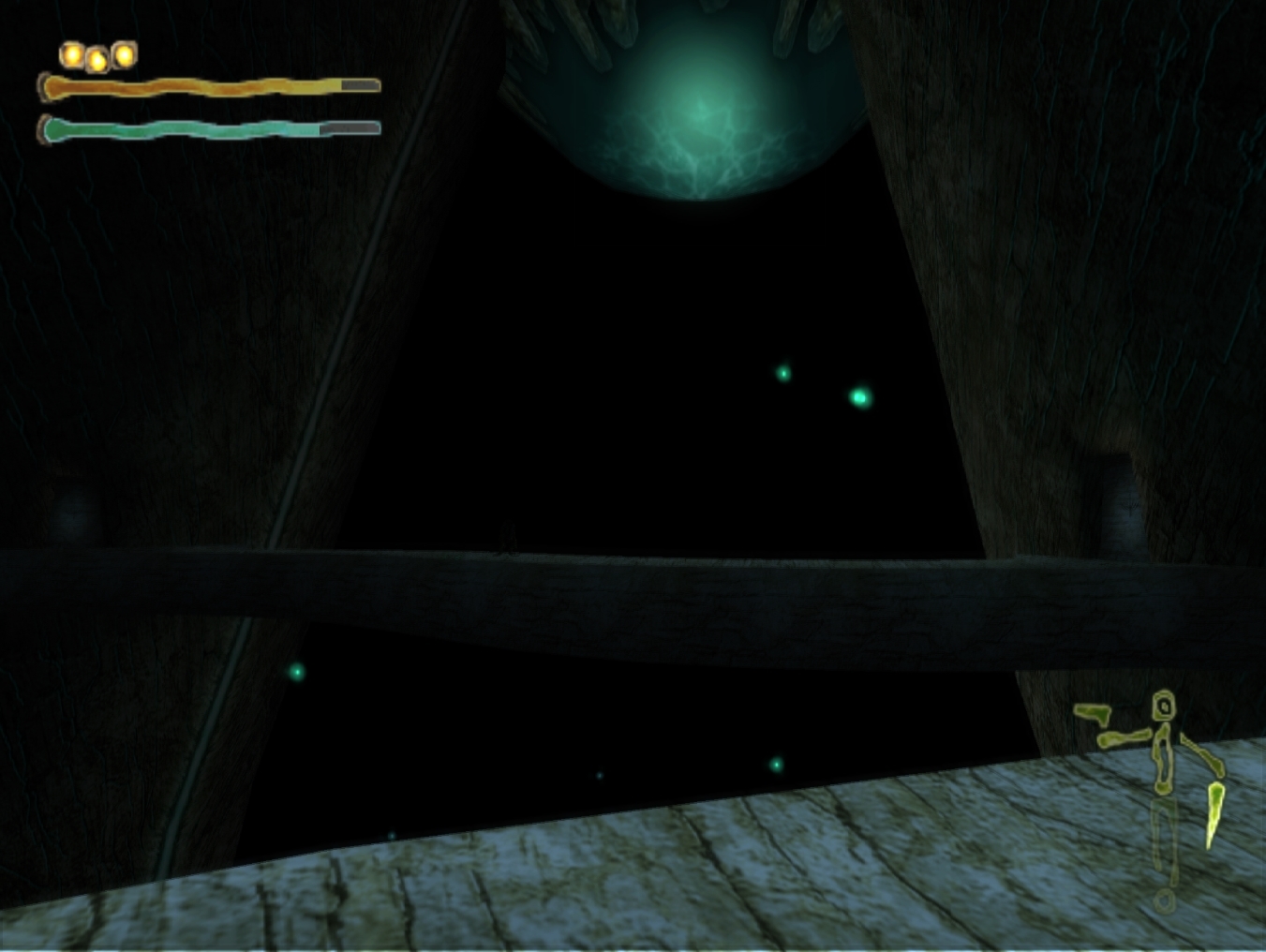The width and height of the screenshot is (1266, 952).
Task: Toggle the small green firefly on the left
Action: [x=295, y=673]
